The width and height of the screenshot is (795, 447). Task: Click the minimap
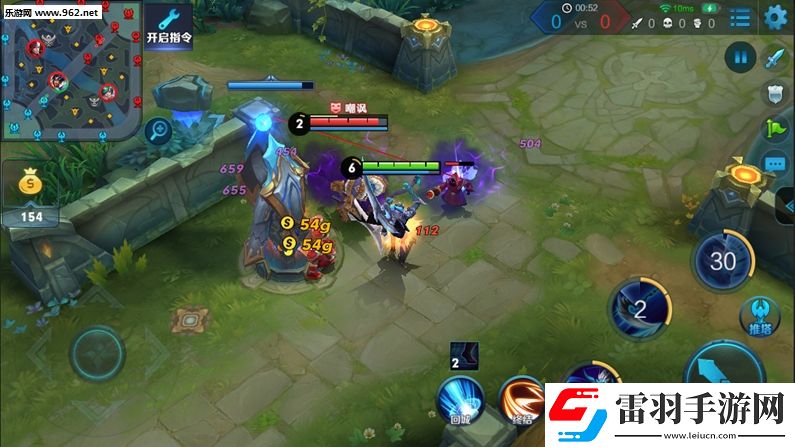tap(70, 72)
